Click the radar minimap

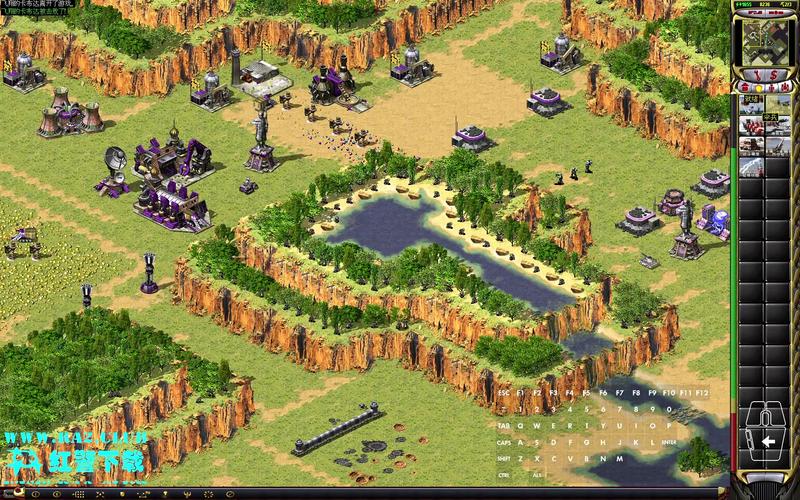coord(765,43)
